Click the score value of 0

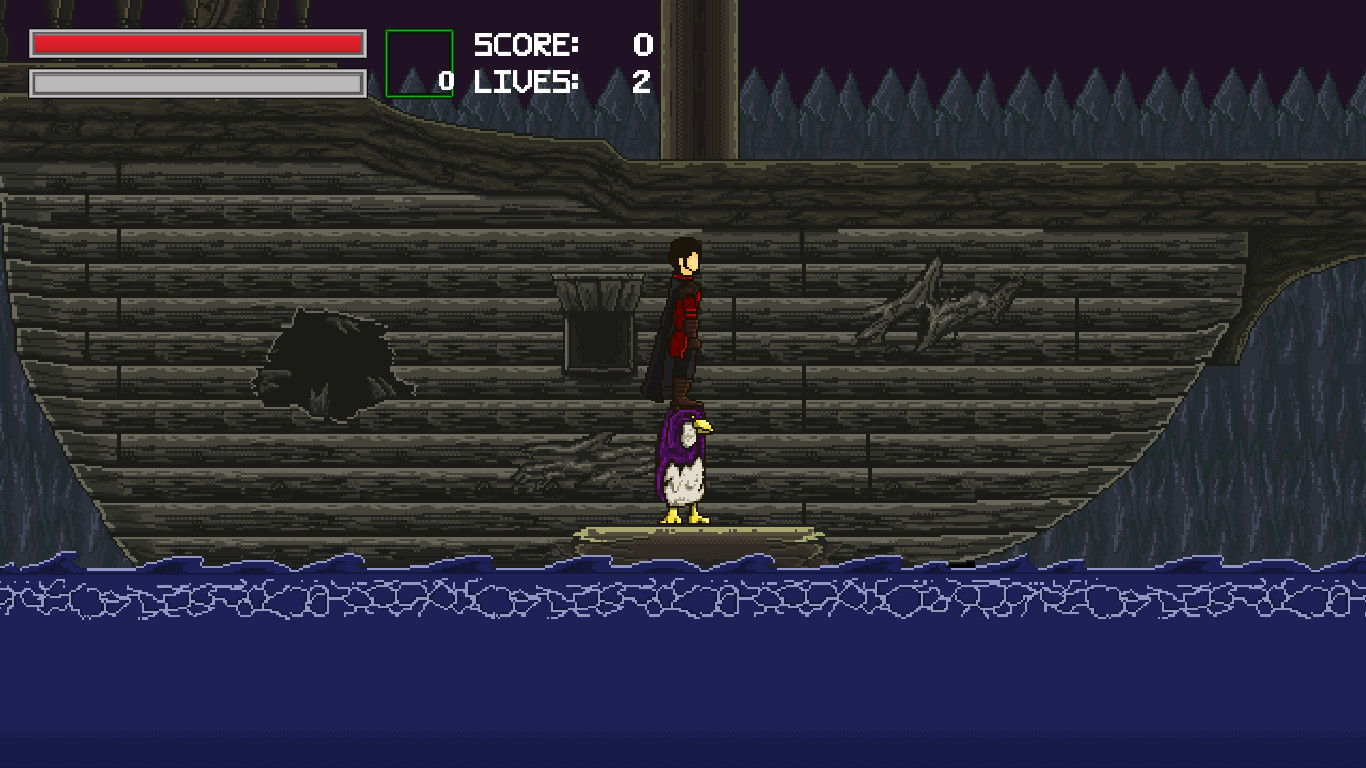pyautogui.click(x=640, y=45)
